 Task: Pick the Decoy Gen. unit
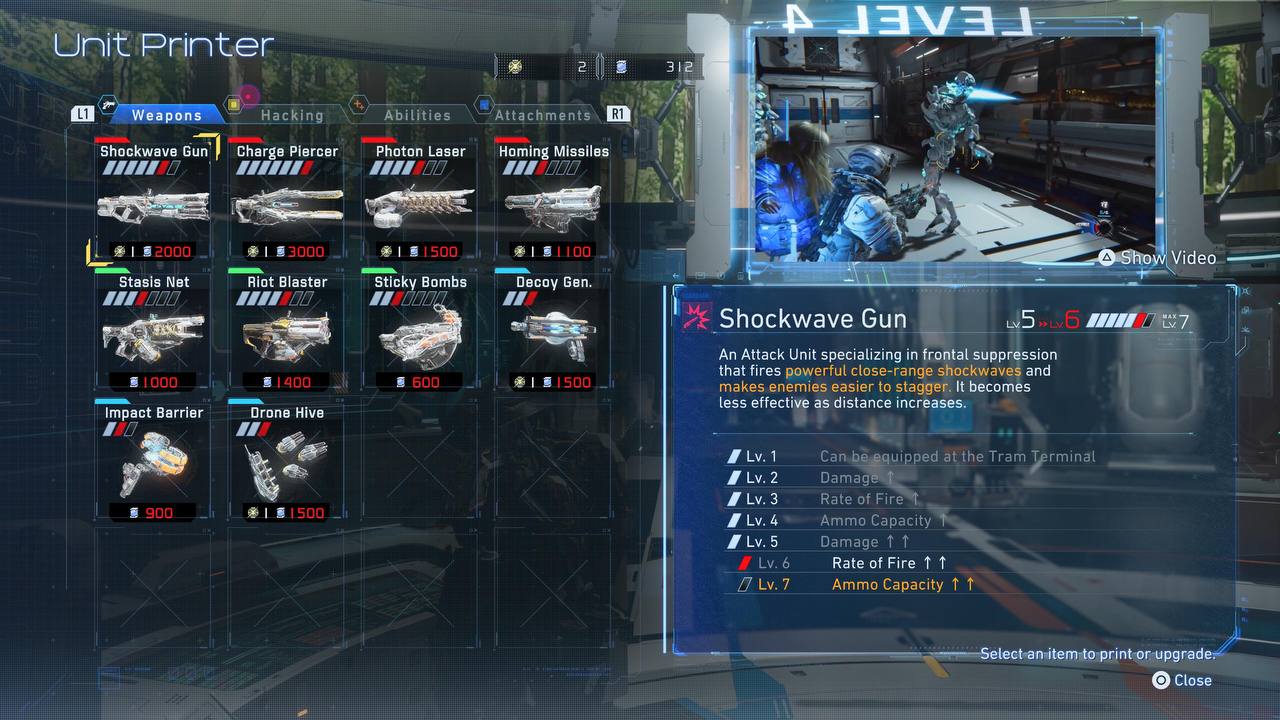[553, 331]
